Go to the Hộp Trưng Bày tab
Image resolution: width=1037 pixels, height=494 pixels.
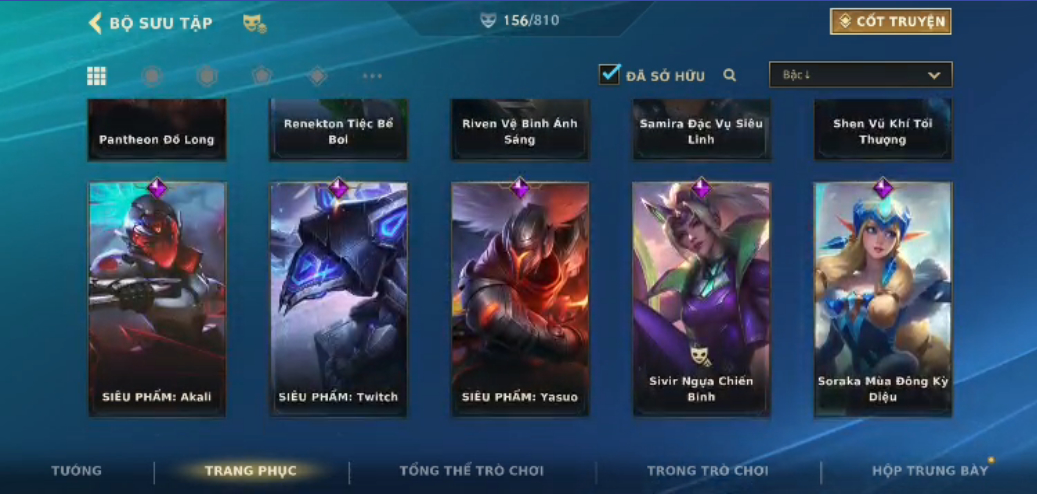pos(930,471)
